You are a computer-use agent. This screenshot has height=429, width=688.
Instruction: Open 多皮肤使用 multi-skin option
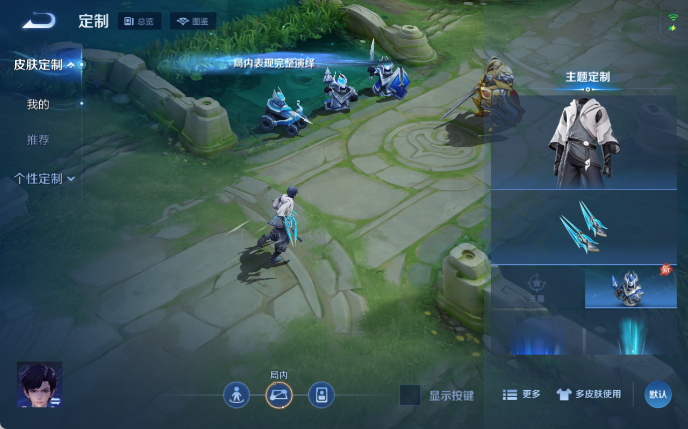click(588, 395)
